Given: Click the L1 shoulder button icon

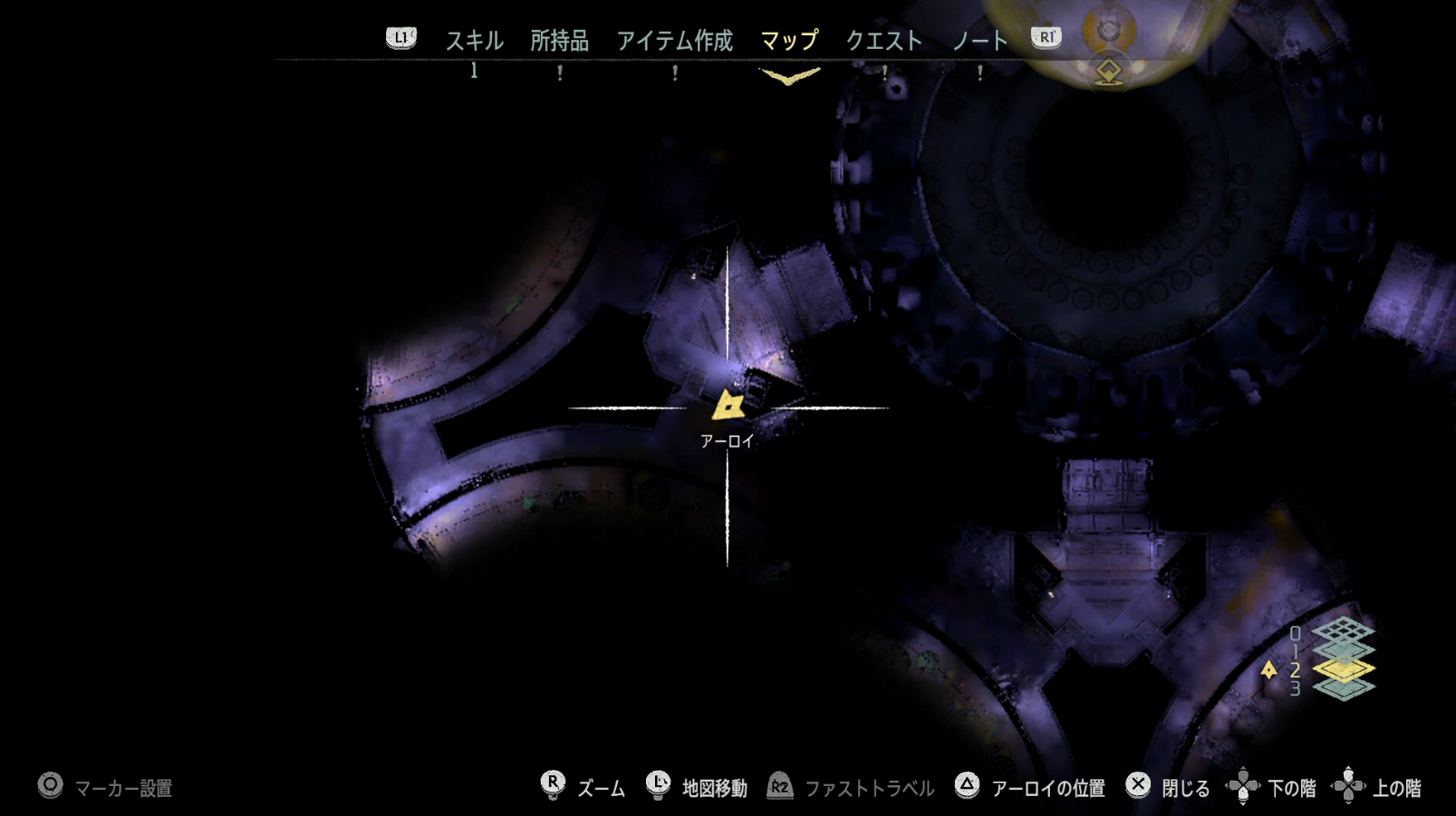Looking at the screenshot, I should pyautogui.click(x=400, y=38).
